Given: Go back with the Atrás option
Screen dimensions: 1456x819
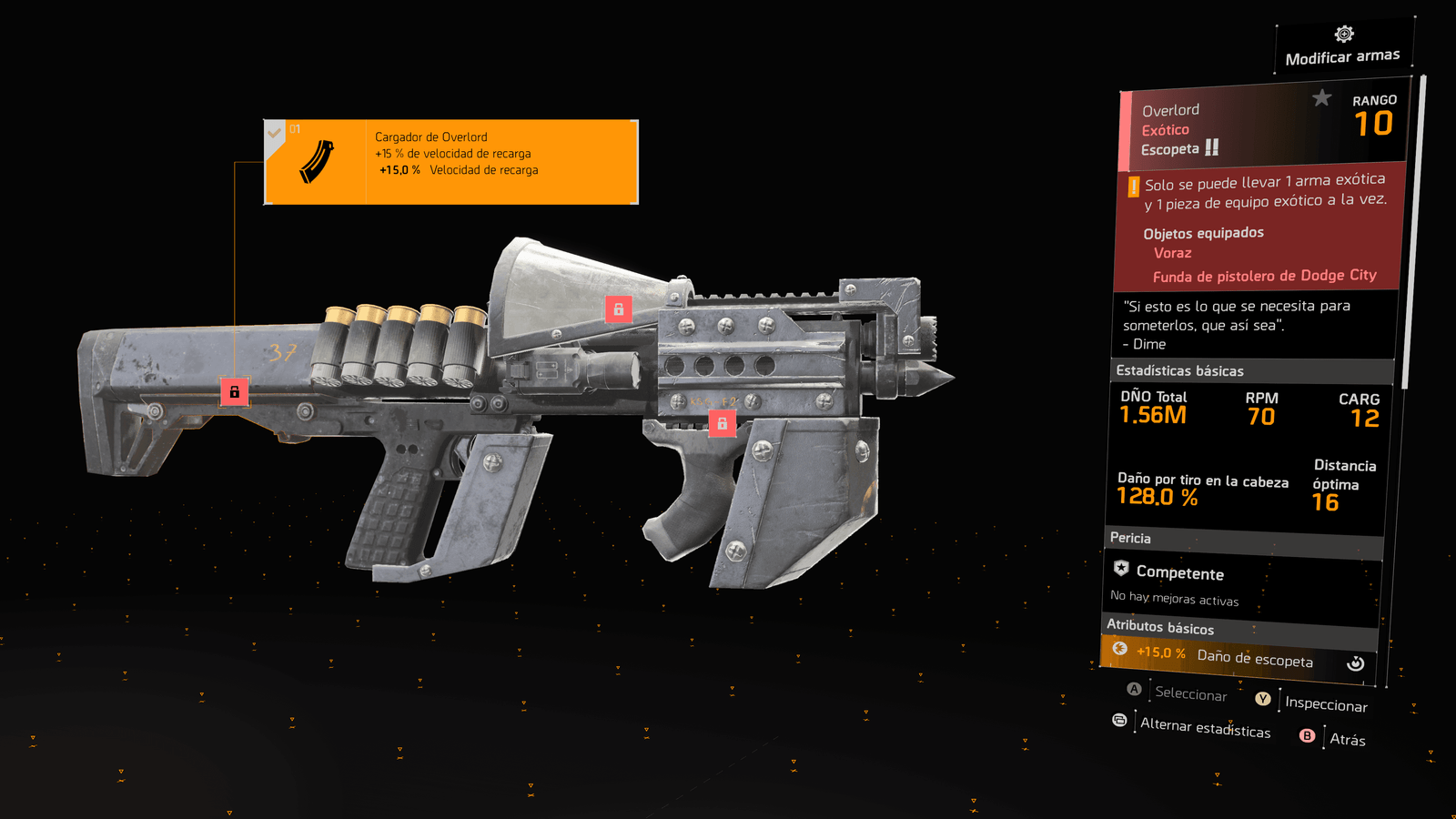Looking at the screenshot, I should [x=1347, y=739].
